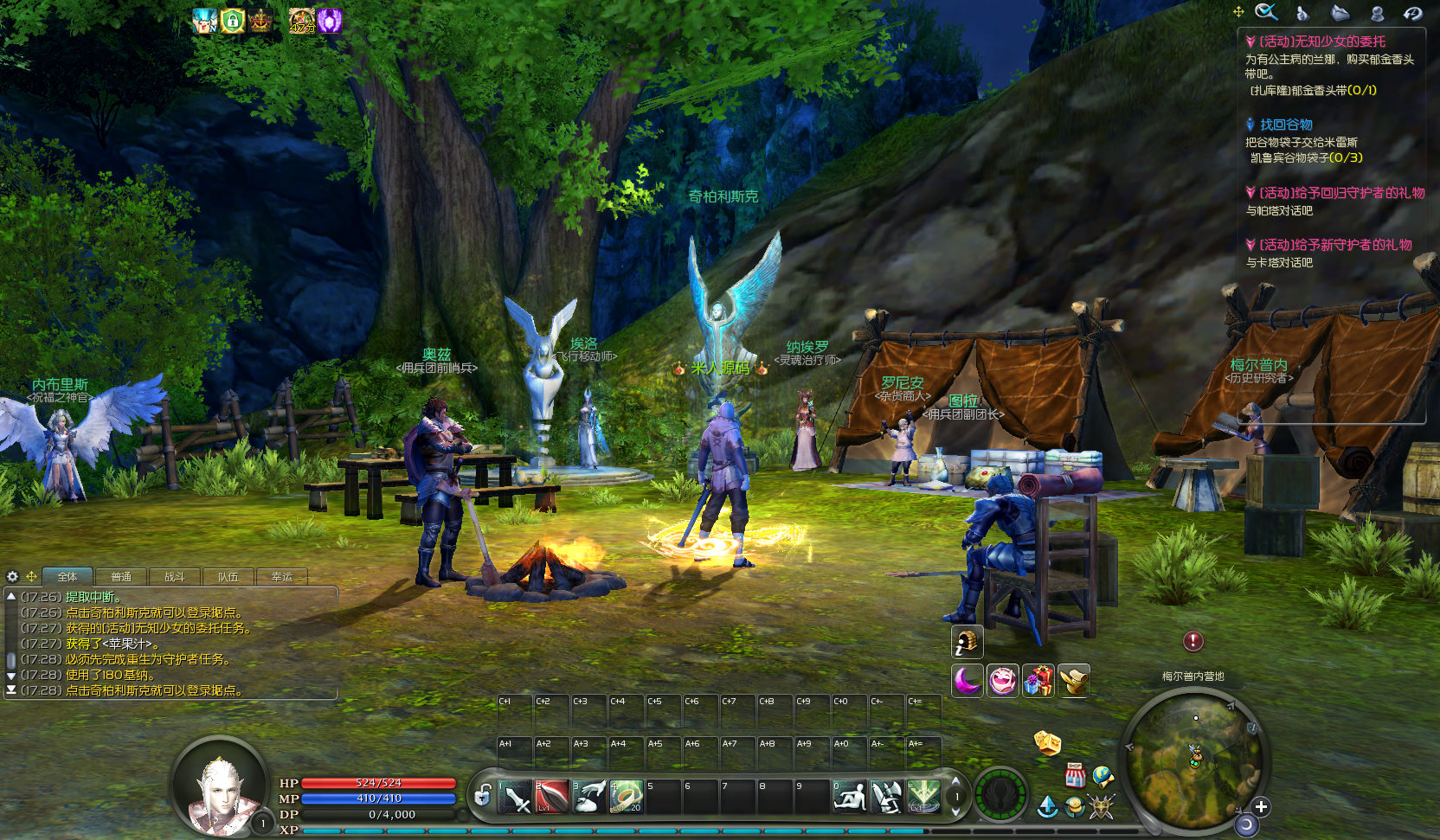The width and height of the screenshot is (1440, 840).
Task: Open the 找回谷物 quest in tracker
Action: [1286, 125]
